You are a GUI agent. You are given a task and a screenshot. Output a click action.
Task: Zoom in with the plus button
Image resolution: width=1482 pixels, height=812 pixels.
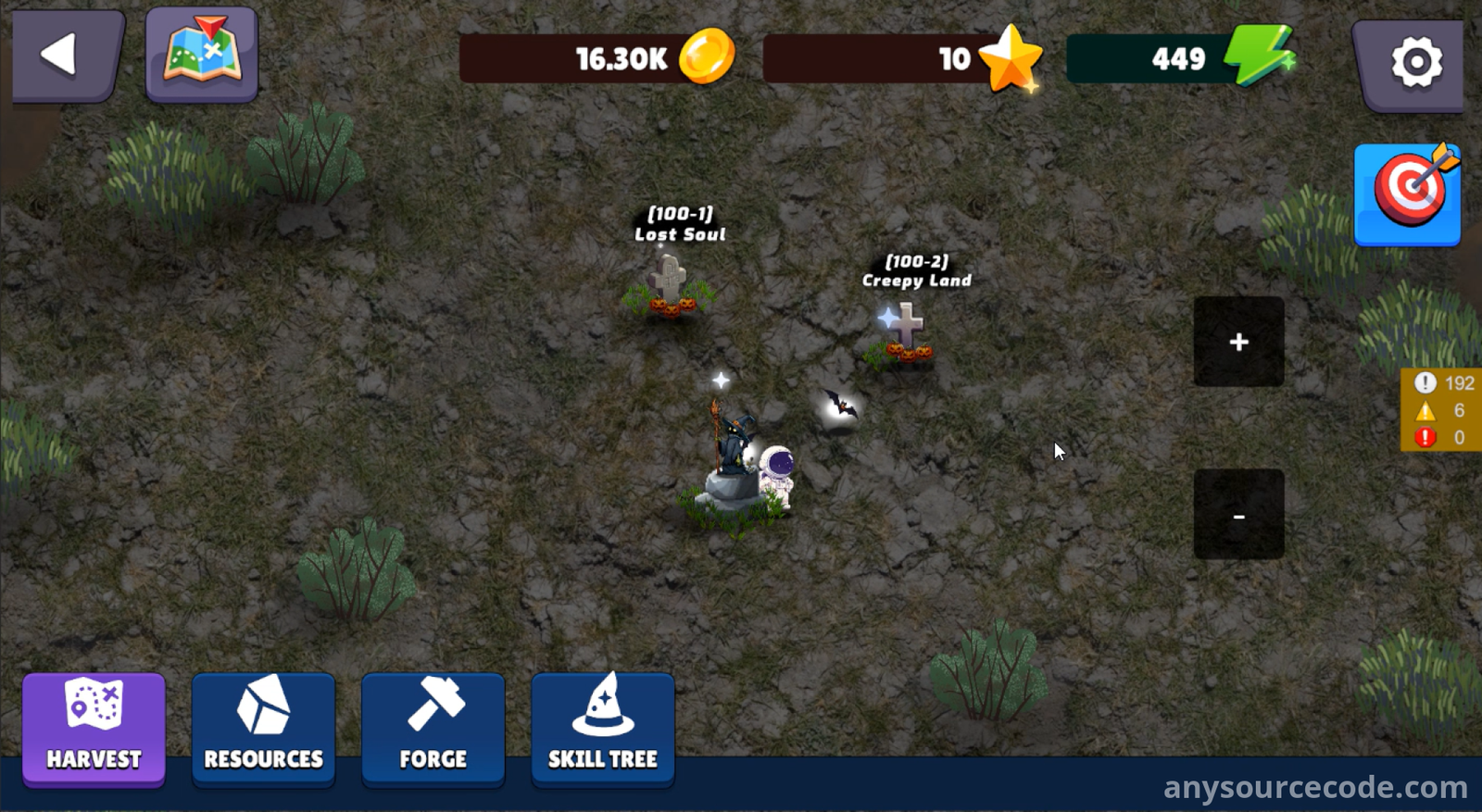[x=1238, y=342]
